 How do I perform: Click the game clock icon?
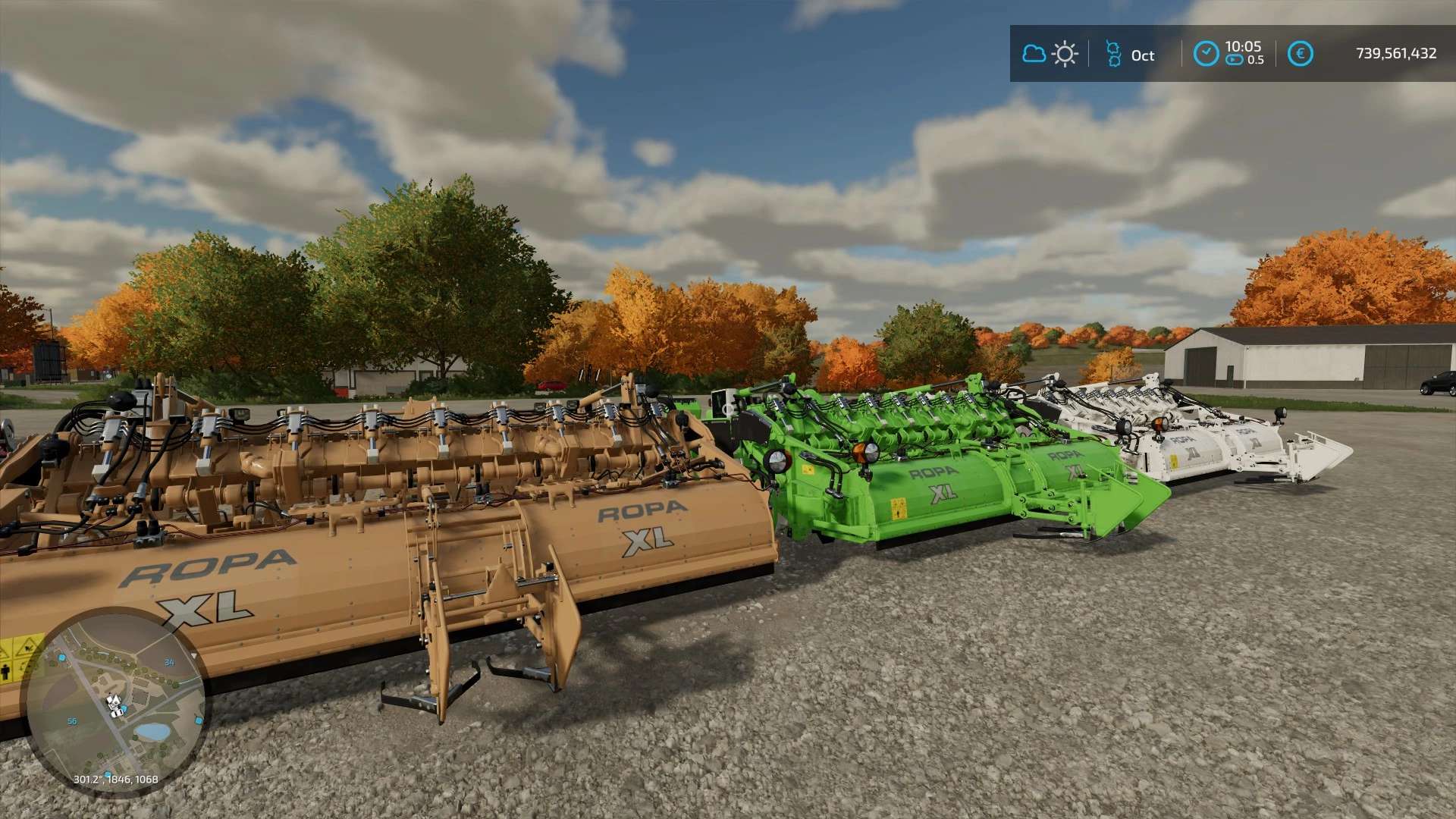pos(1206,54)
